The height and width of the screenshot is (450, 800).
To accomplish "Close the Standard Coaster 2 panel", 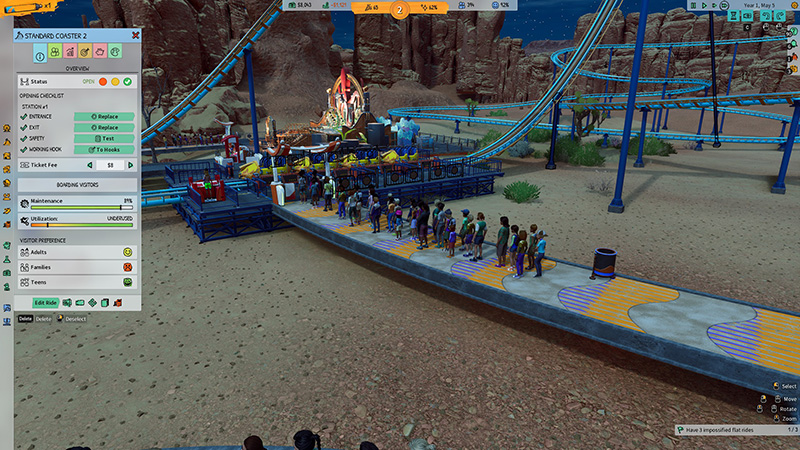I will (x=135, y=35).
